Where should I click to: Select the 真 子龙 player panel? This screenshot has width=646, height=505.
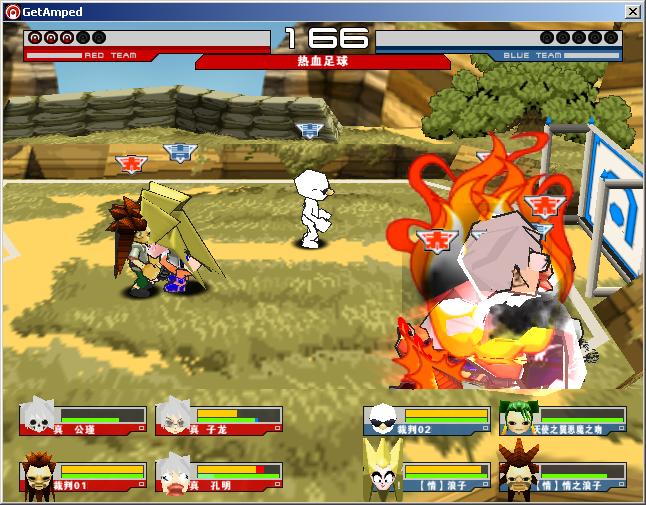coord(219,420)
